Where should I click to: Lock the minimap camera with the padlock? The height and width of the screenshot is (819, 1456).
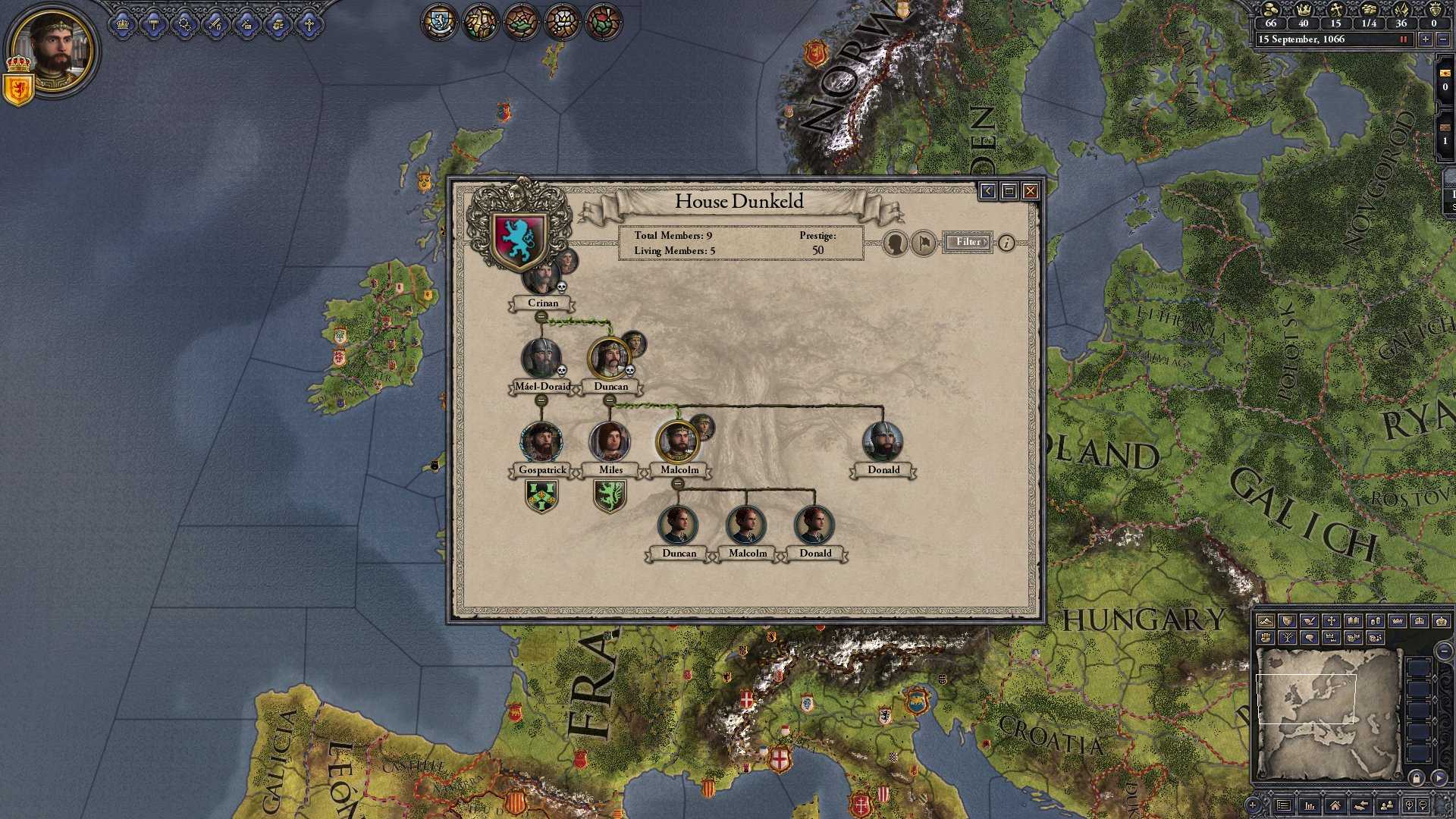[x=1417, y=778]
